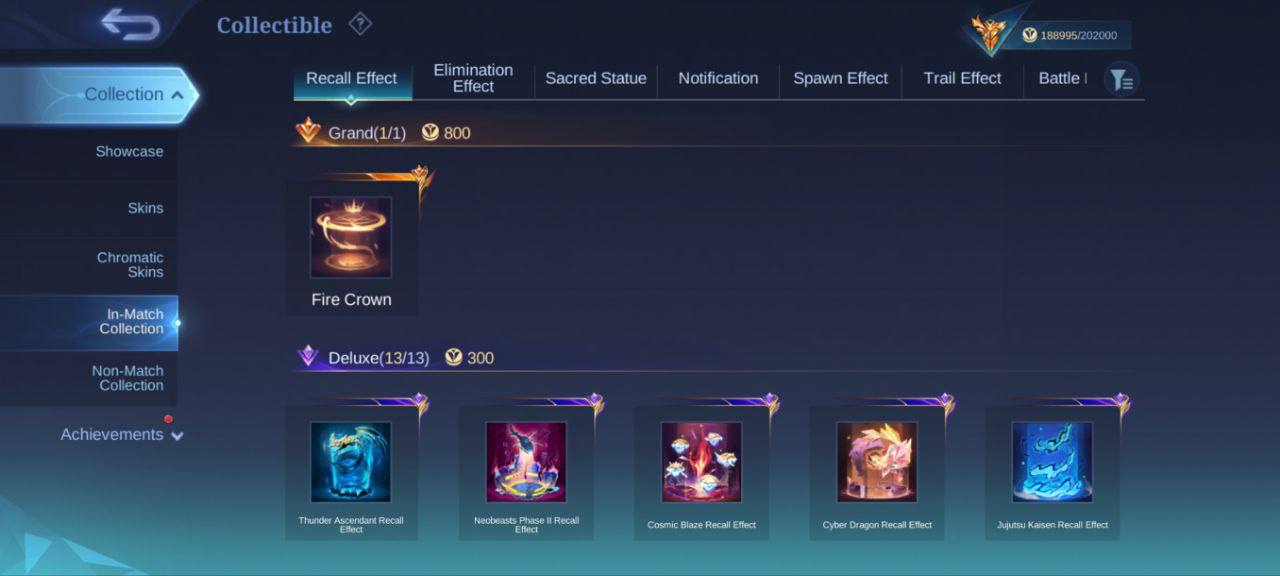
Task: Go to the Skins section
Action: click(145, 208)
